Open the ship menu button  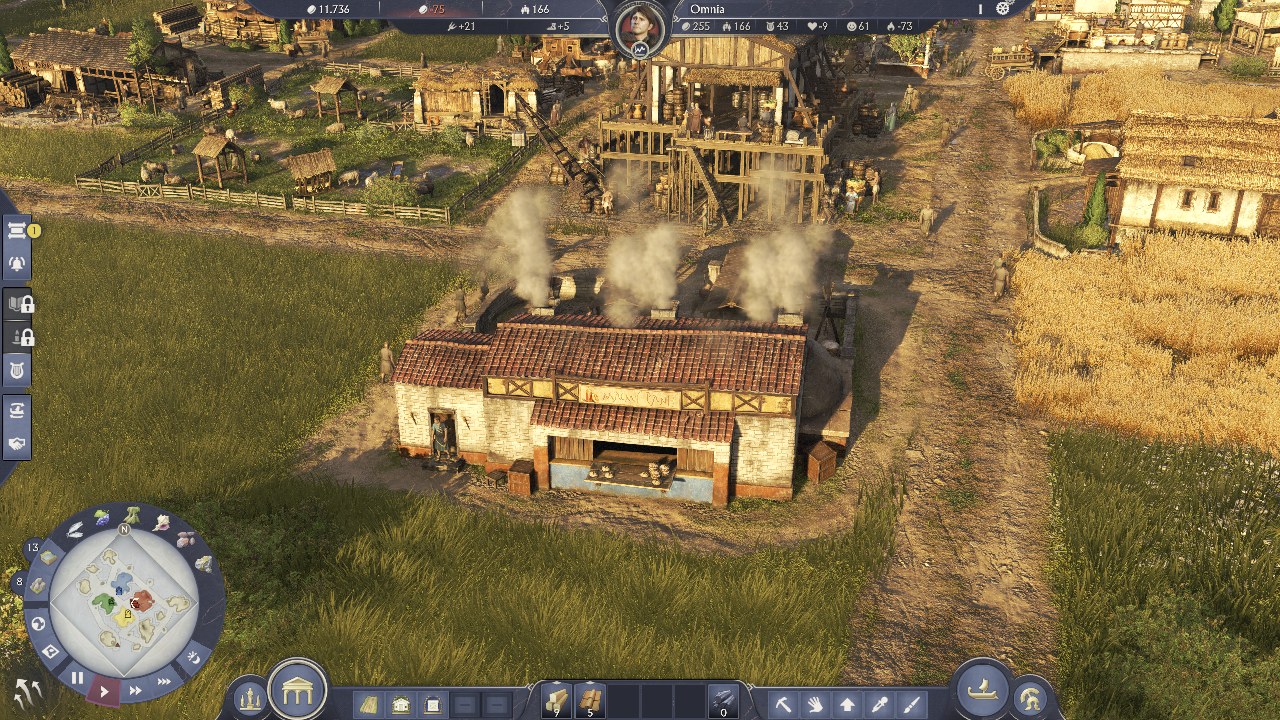point(982,689)
